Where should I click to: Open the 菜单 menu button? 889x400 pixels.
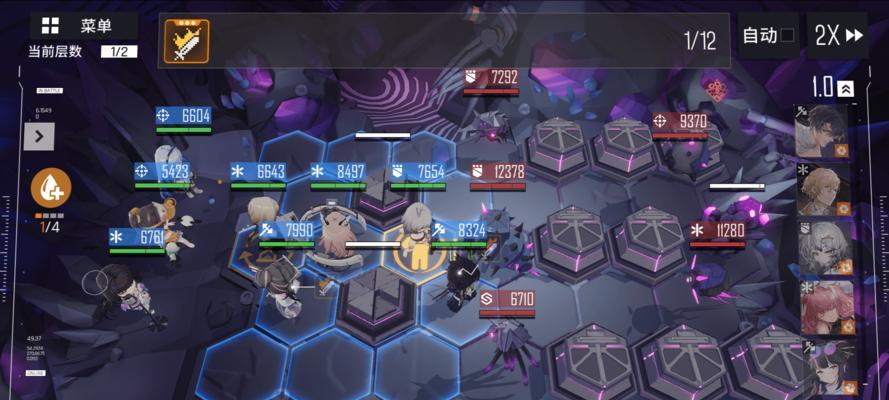pyautogui.click(x=78, y=26)
